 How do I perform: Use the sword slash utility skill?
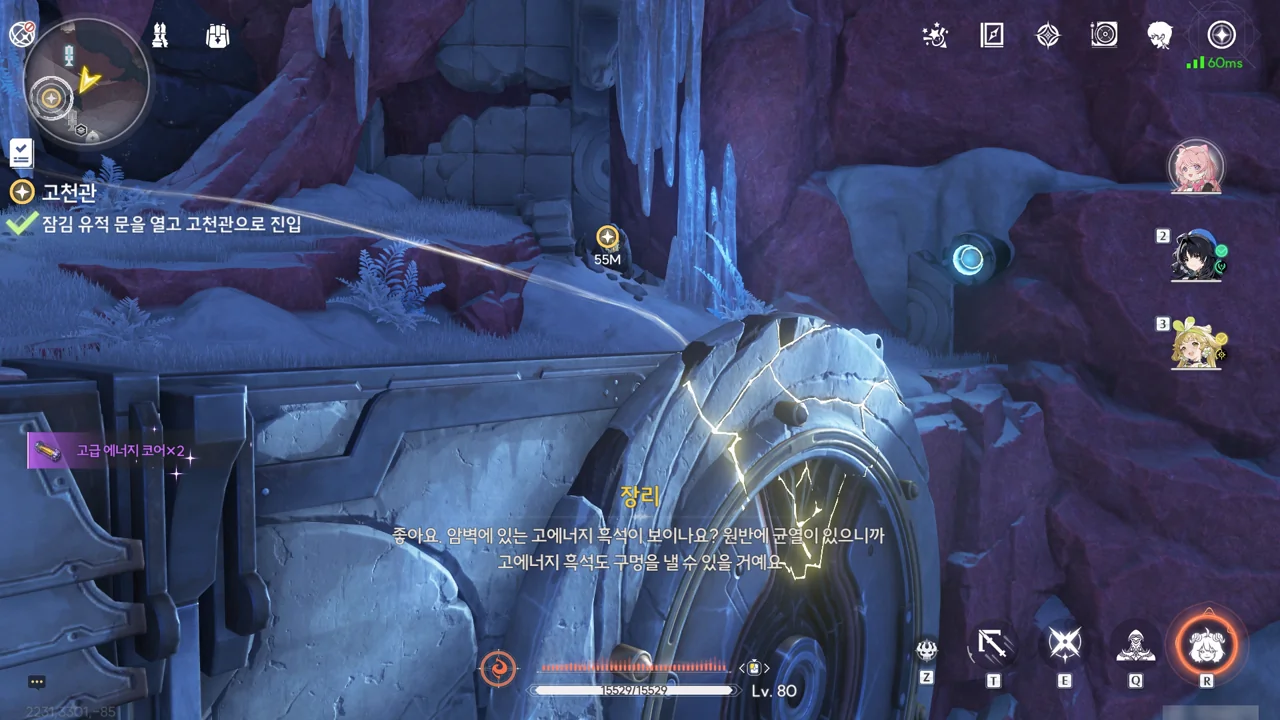coord(993,645)
